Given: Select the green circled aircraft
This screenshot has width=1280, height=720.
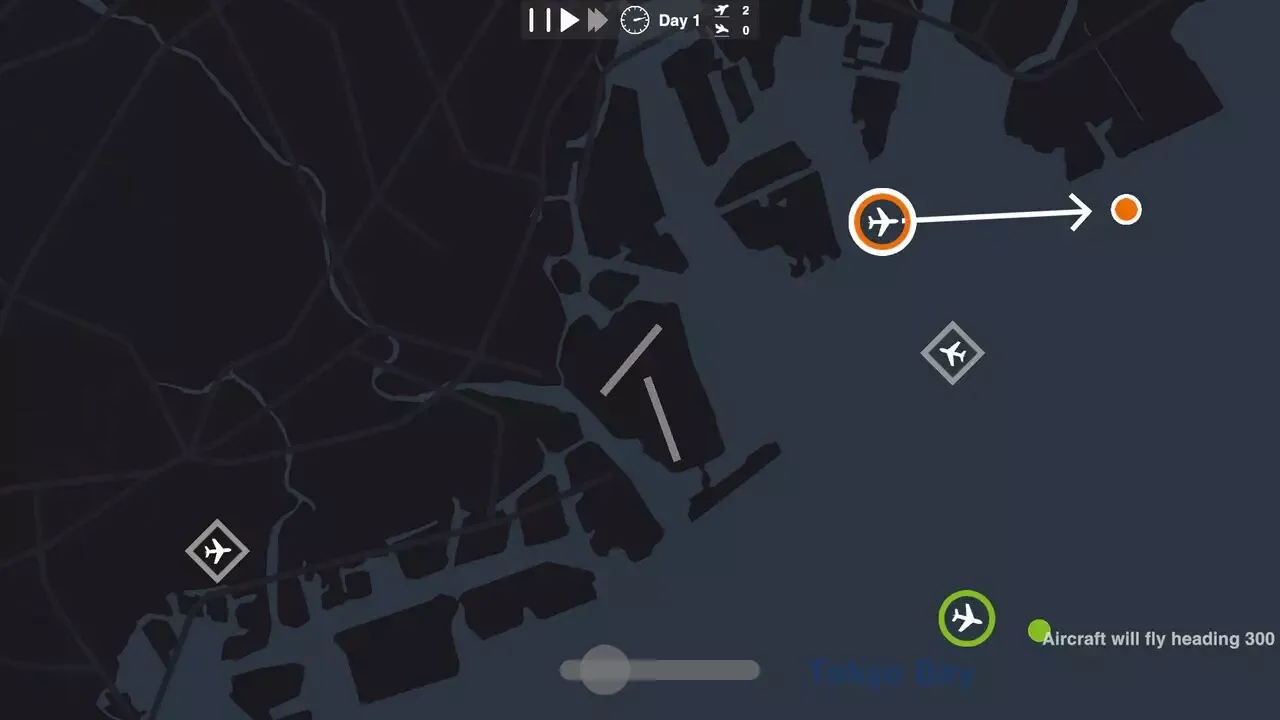Looking at the screenshot, I should tap(965, 618).
